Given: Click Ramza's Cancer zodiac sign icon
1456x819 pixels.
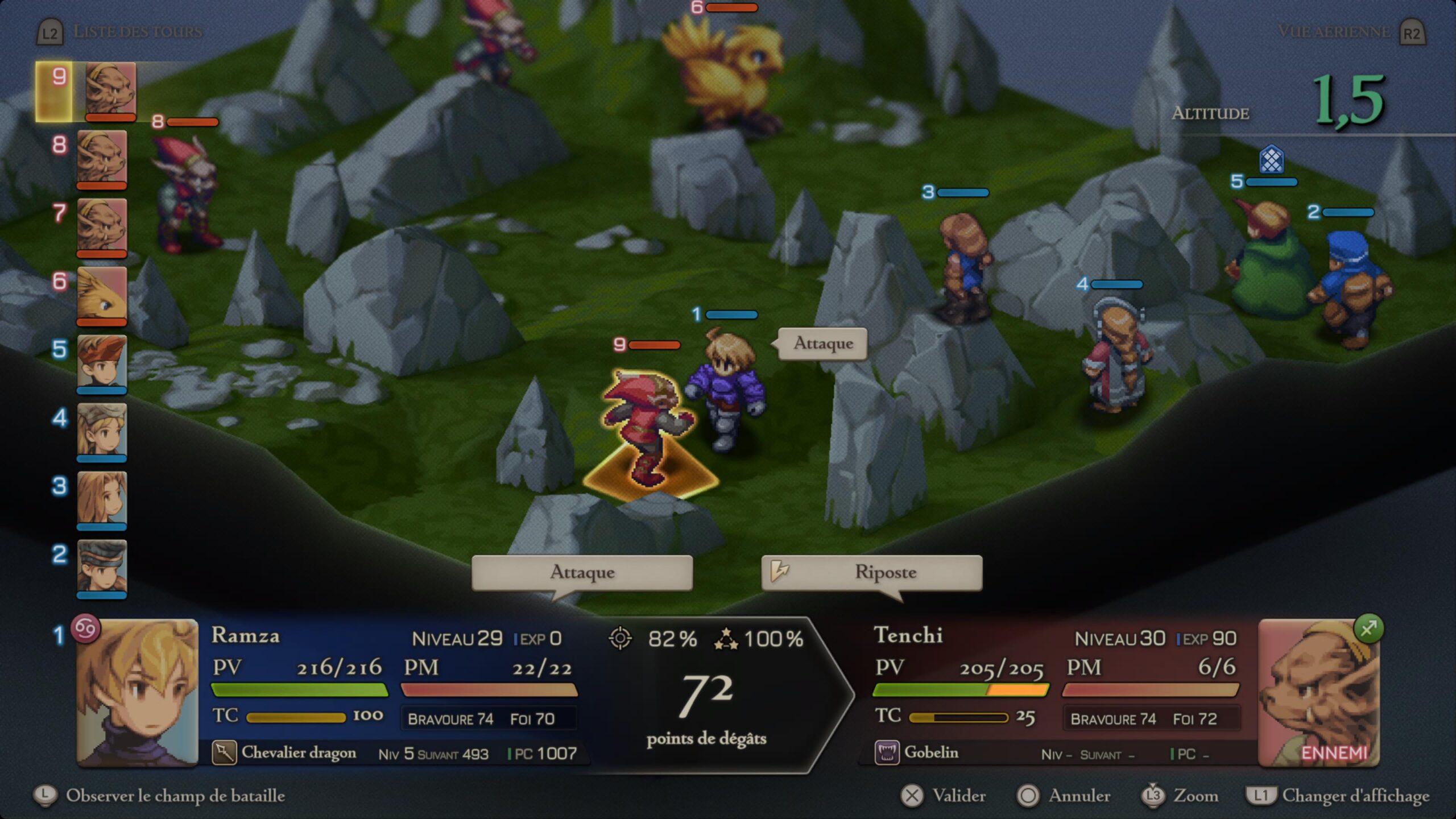Looking at the screenshot, I should pos(85,628).
